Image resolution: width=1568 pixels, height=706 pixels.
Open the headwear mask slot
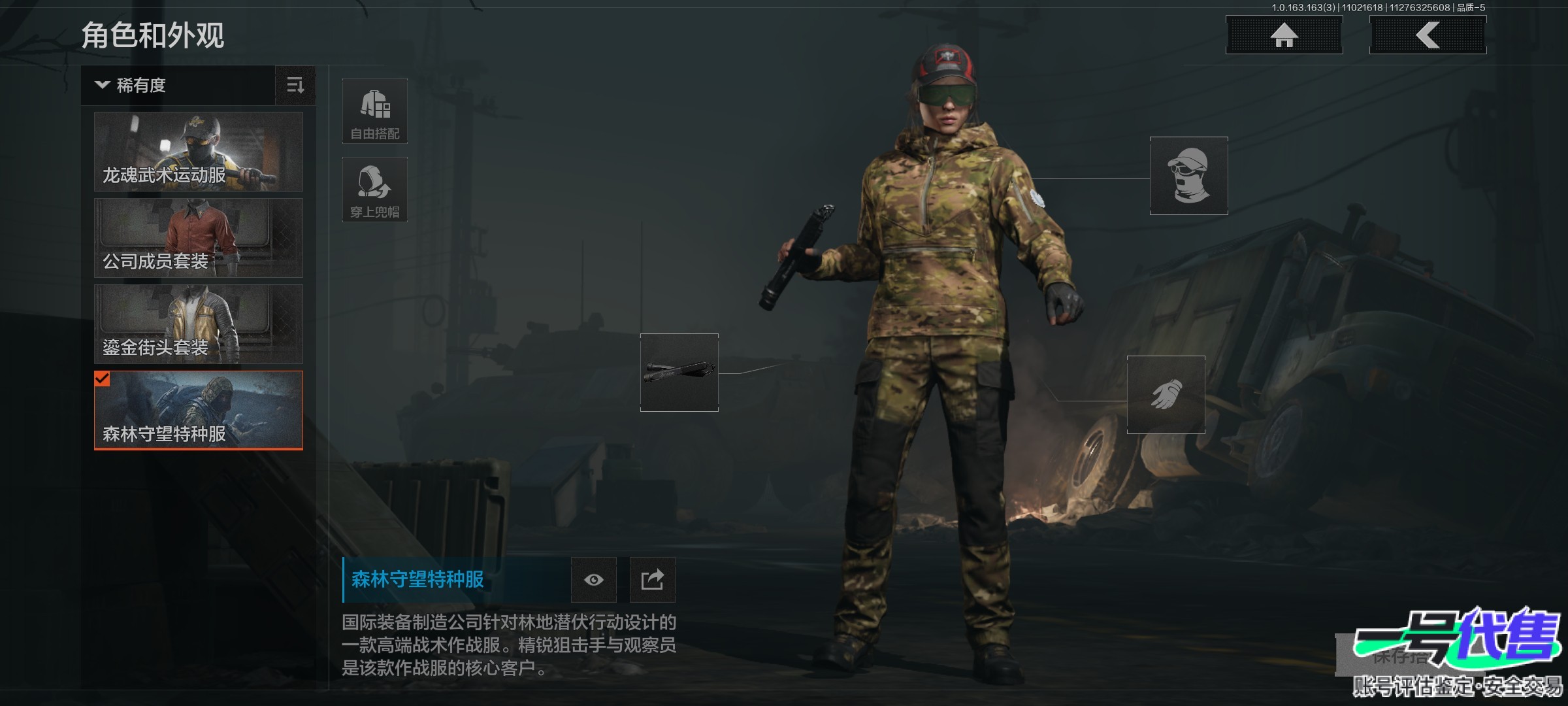coord(1188,176)
